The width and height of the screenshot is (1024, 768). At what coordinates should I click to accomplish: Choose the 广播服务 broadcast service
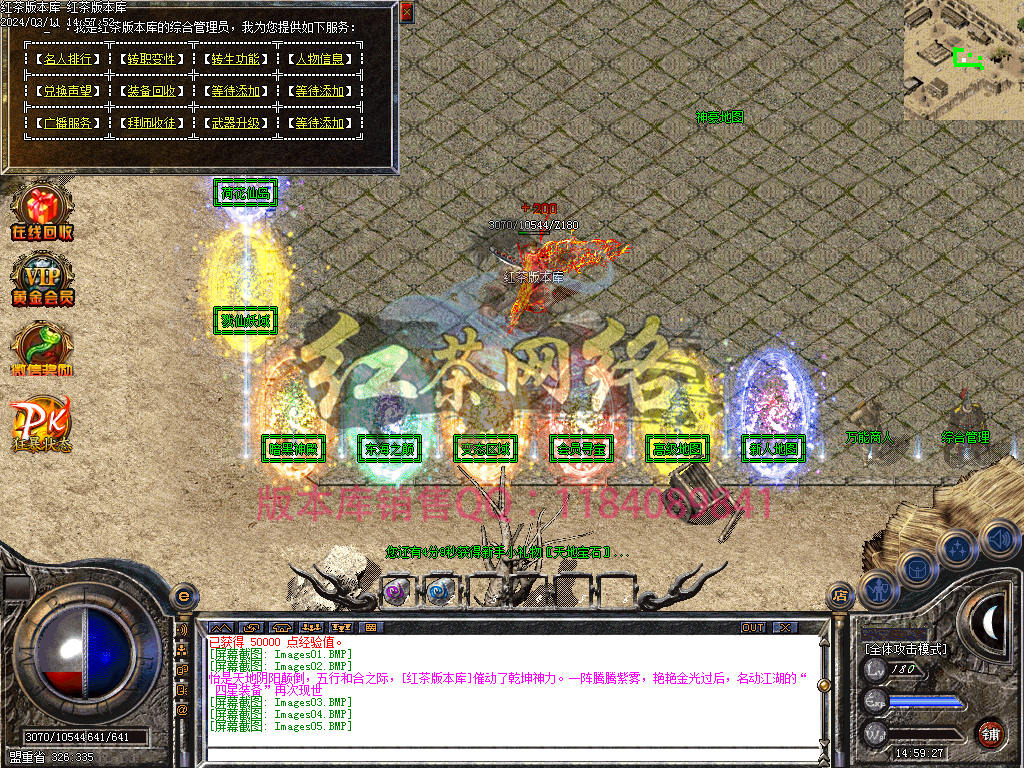click(67, 123)
